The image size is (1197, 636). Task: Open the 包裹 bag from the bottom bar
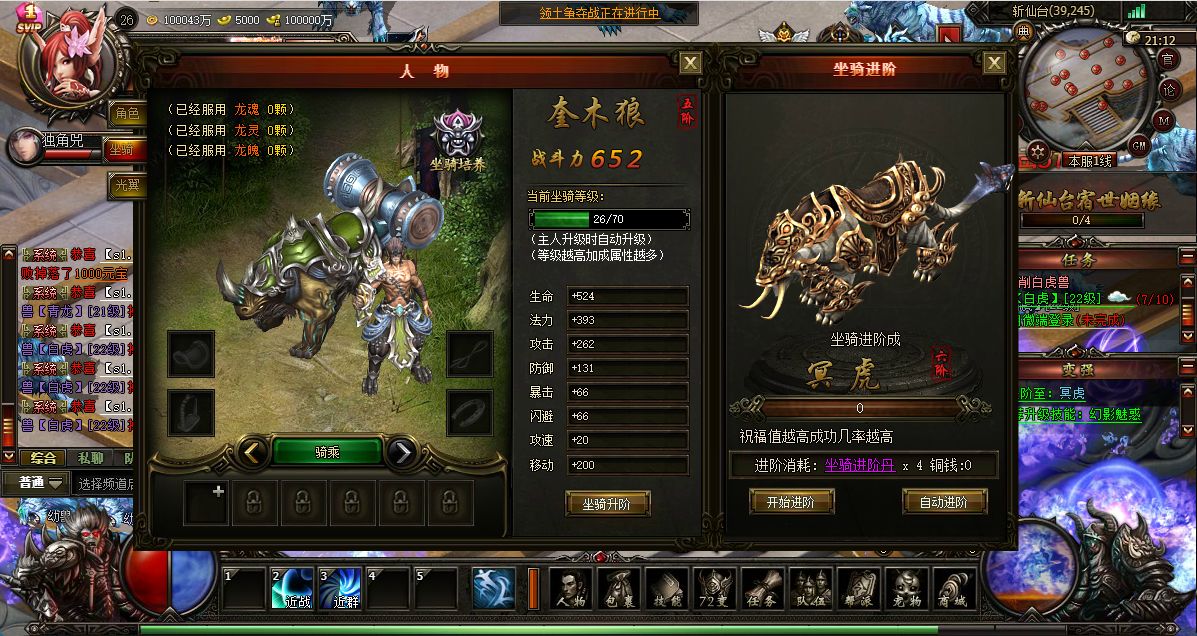pos(618,589)
